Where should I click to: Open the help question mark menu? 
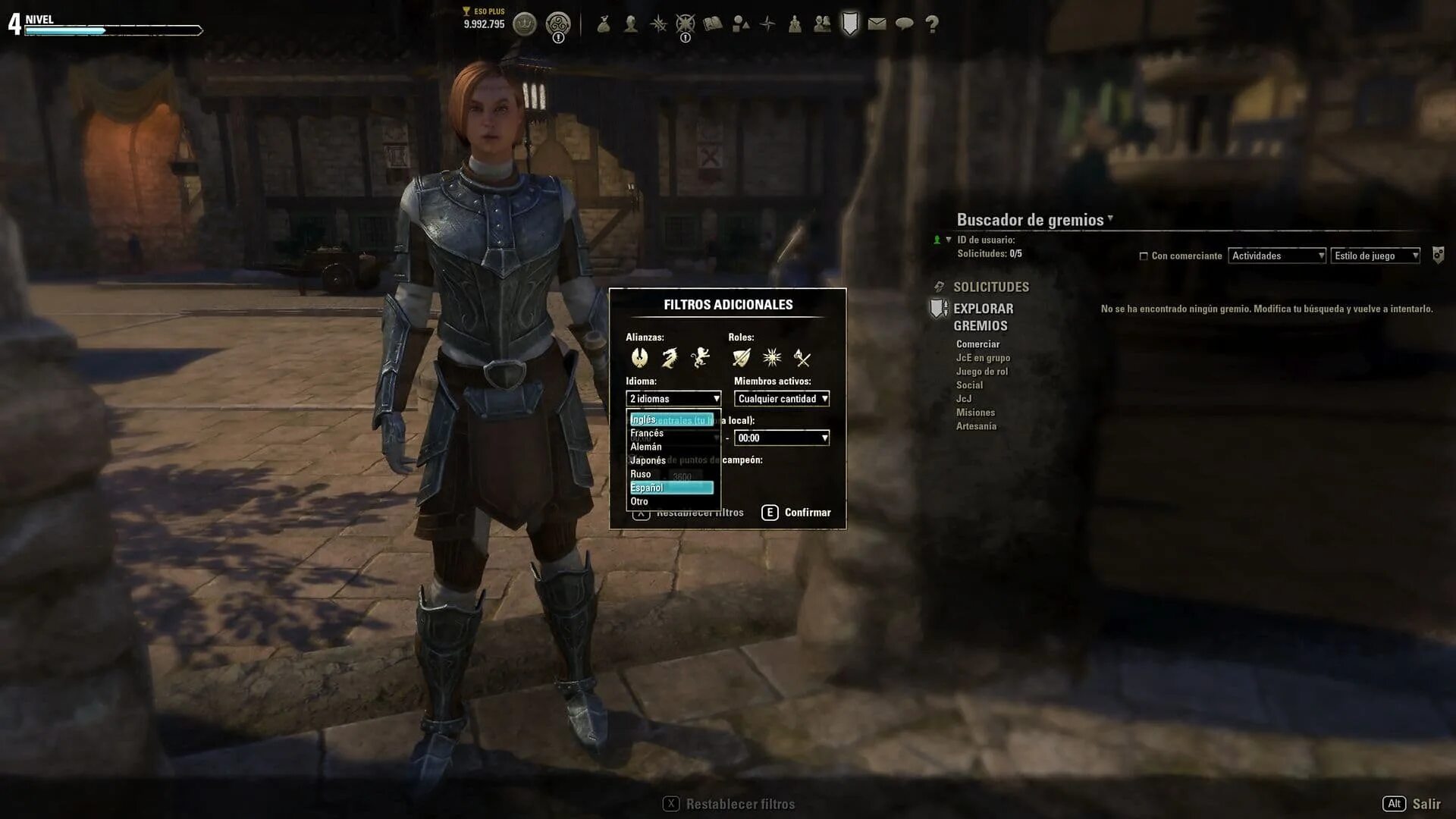point(932,24)
